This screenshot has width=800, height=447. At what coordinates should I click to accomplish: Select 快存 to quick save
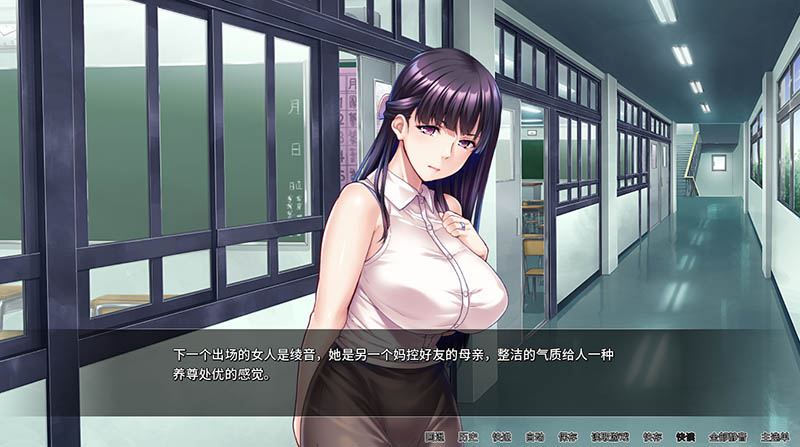(x=651, y=437)
